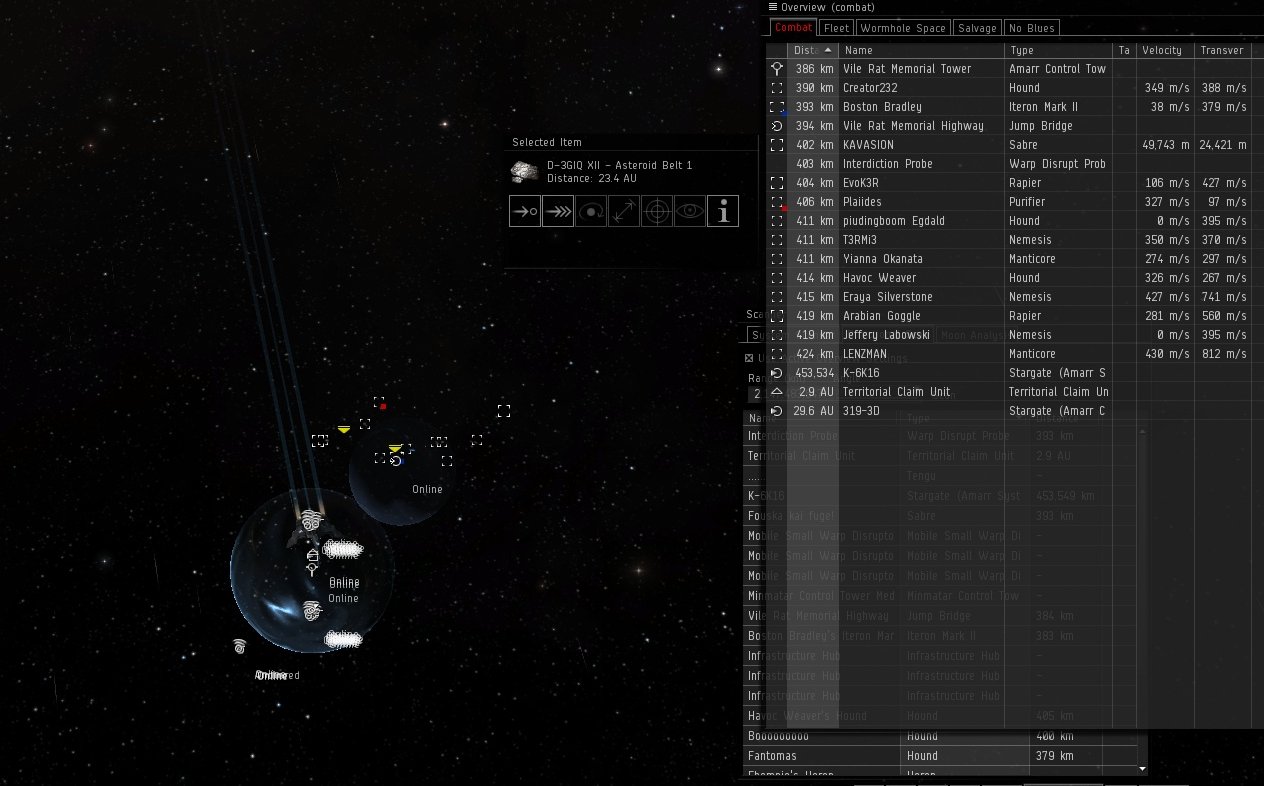Image resolution: width=1264 pixels, height=786 pixels.
Task: Show the No Blues overview tab
Action: click(x=1031, y=28)
